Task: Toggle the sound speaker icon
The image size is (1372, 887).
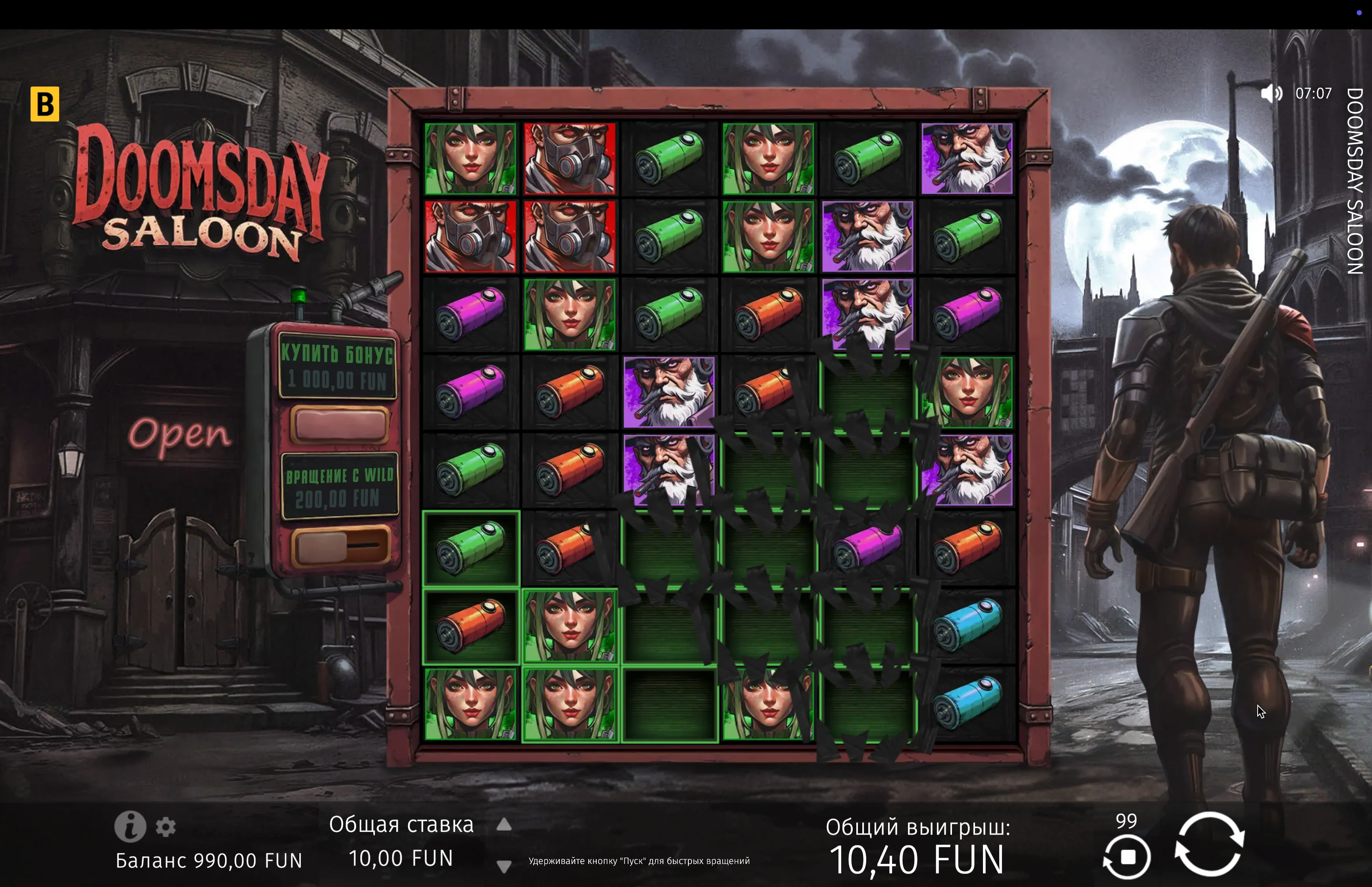Action: [1271, 93]
